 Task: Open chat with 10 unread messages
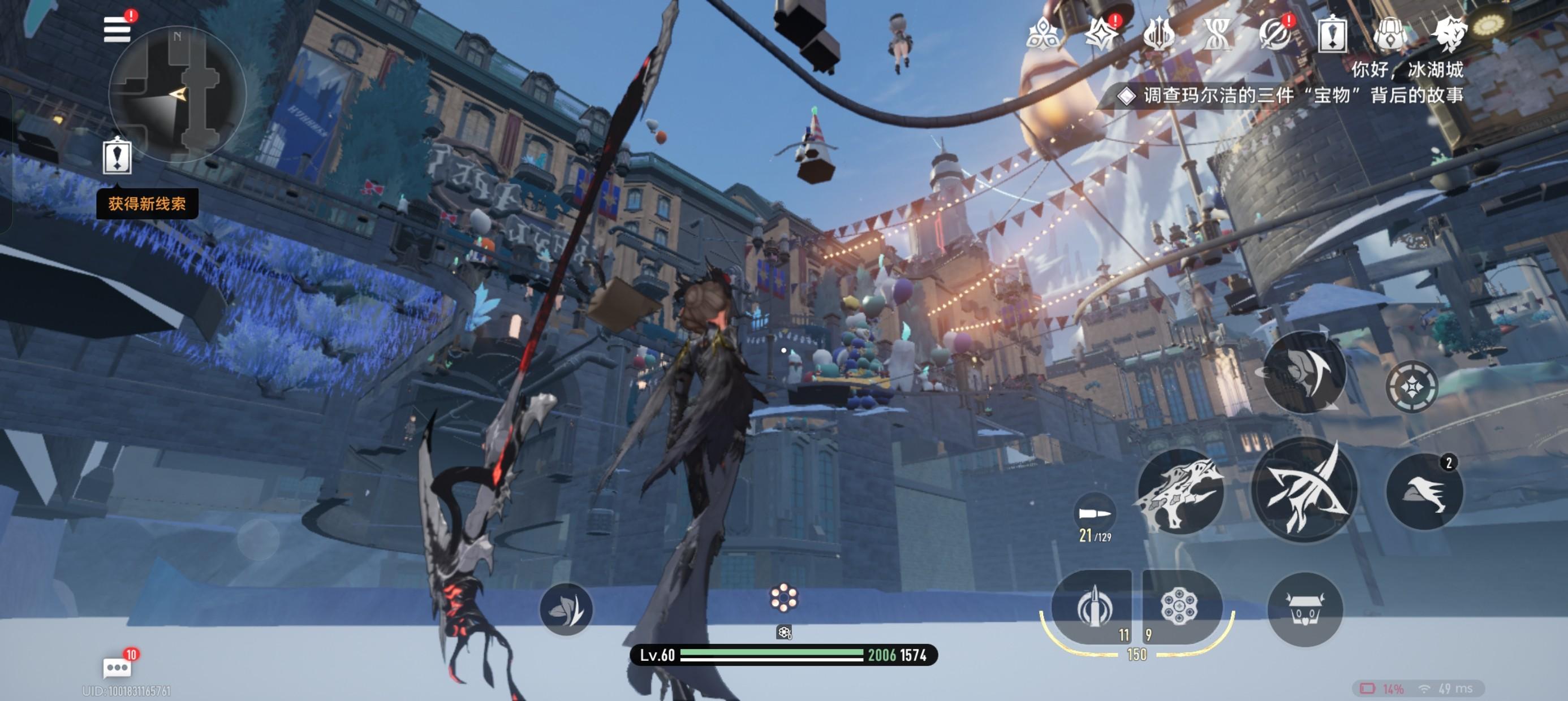[118, 668]
